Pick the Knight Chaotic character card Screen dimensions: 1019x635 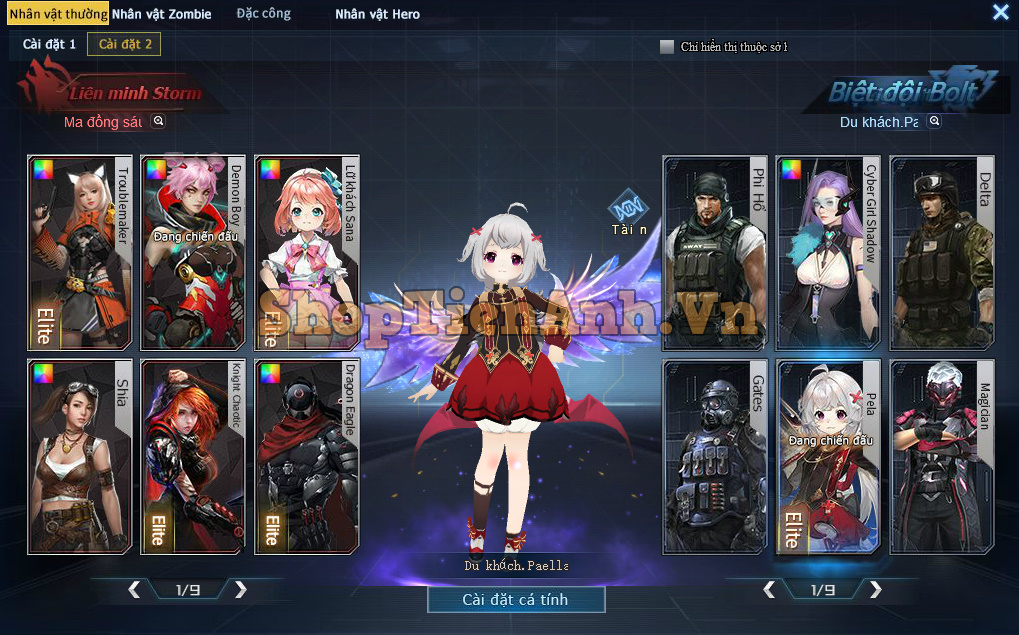click(194, 456)
